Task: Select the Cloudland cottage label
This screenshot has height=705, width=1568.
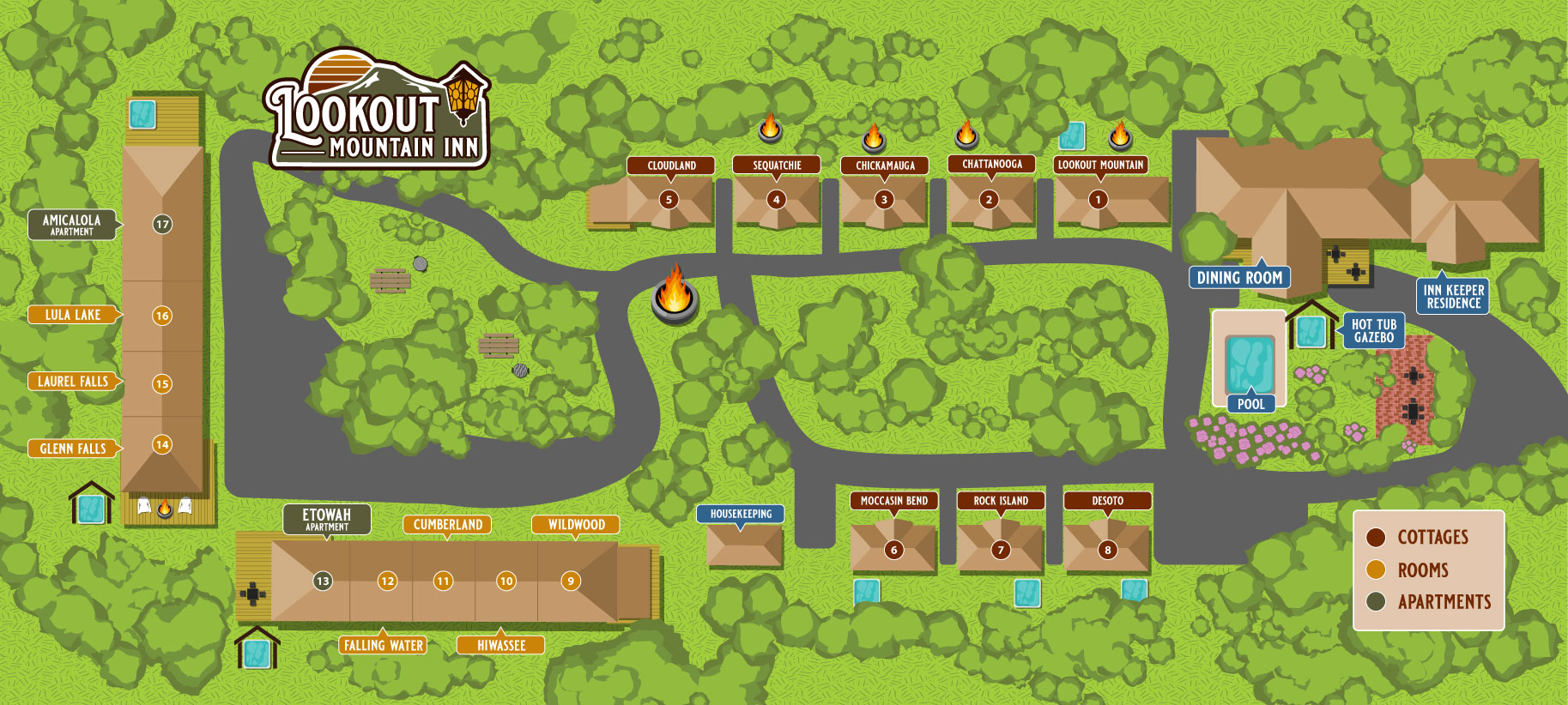Action: tap(671, 166)
